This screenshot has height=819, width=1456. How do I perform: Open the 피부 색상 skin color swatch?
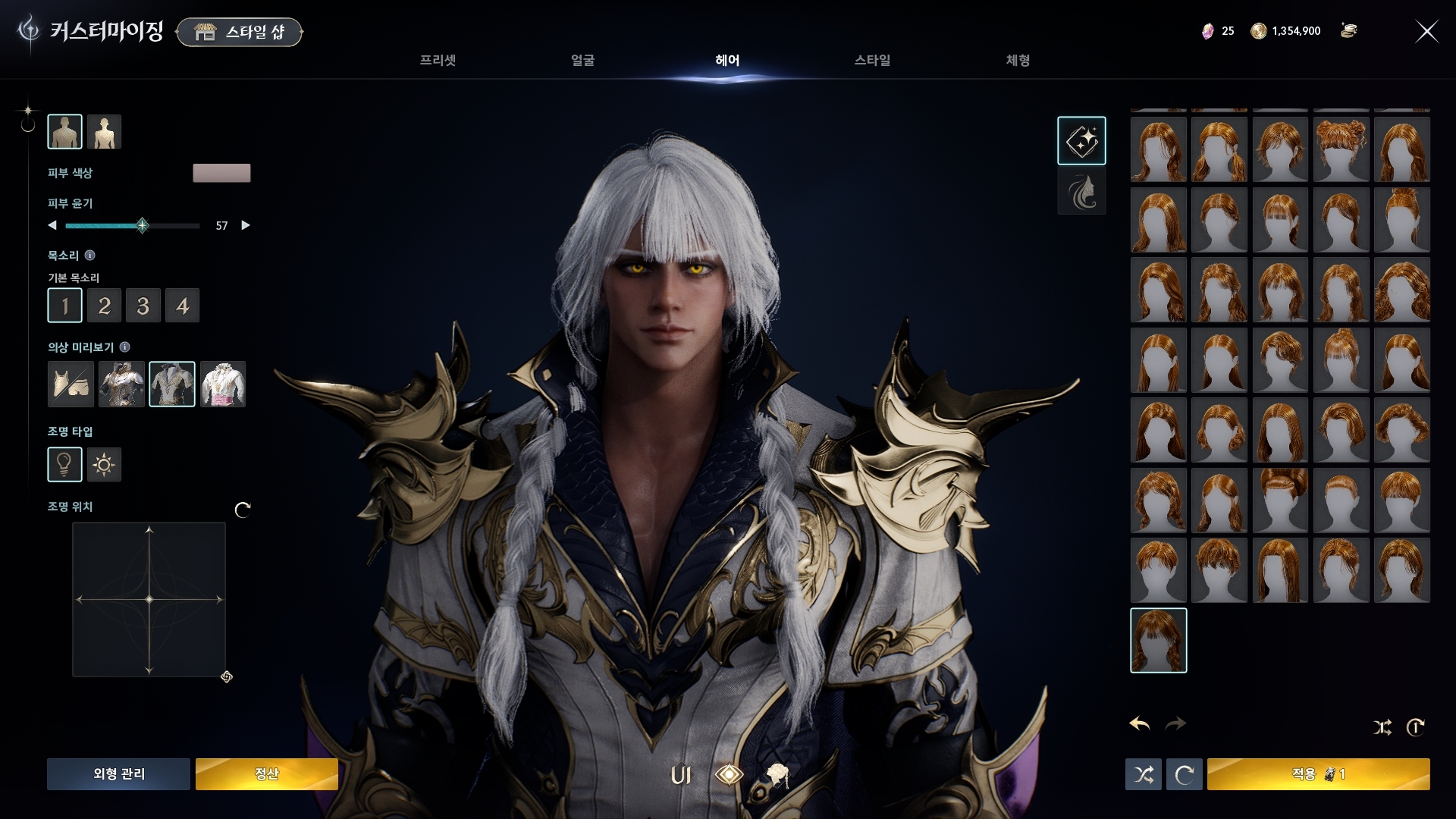click(x=221, y=173)
